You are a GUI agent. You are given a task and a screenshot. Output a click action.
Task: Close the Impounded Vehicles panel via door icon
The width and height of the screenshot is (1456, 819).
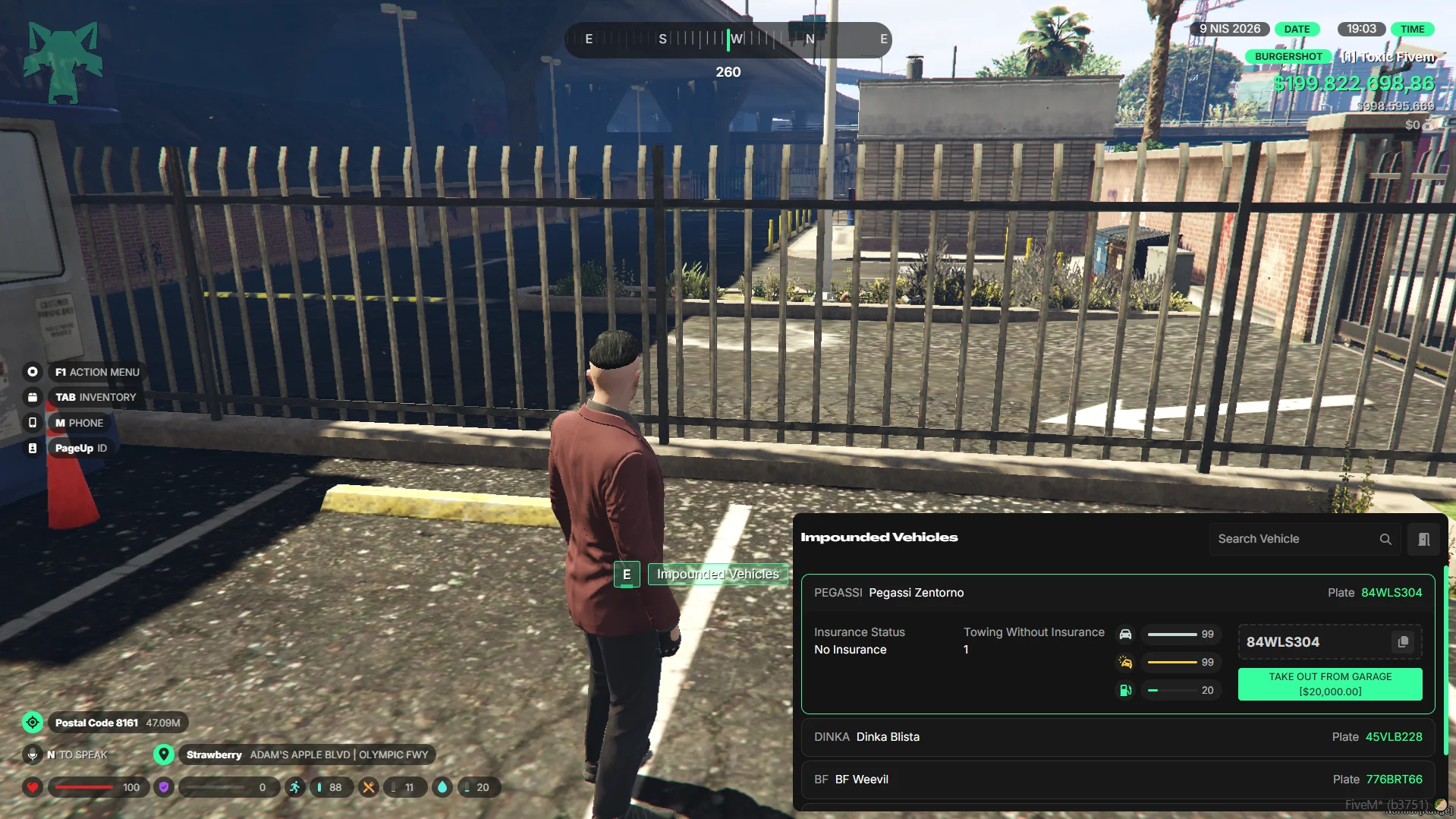click(1423, 539)
